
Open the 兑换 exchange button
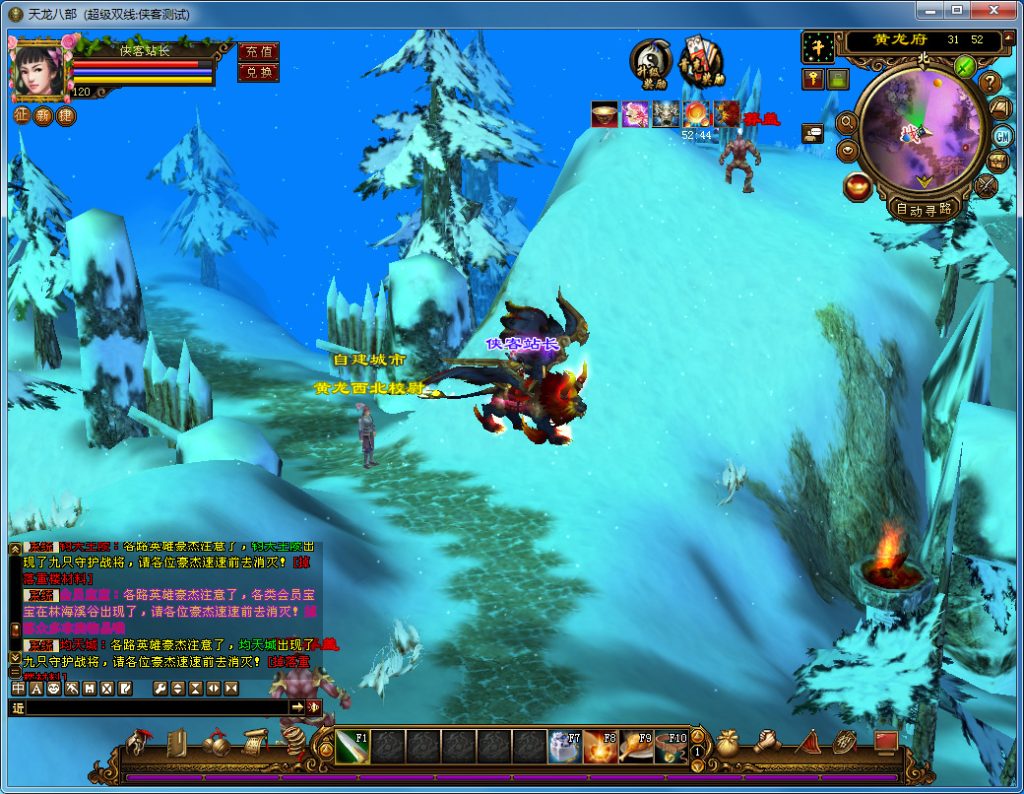pos(258,72)
